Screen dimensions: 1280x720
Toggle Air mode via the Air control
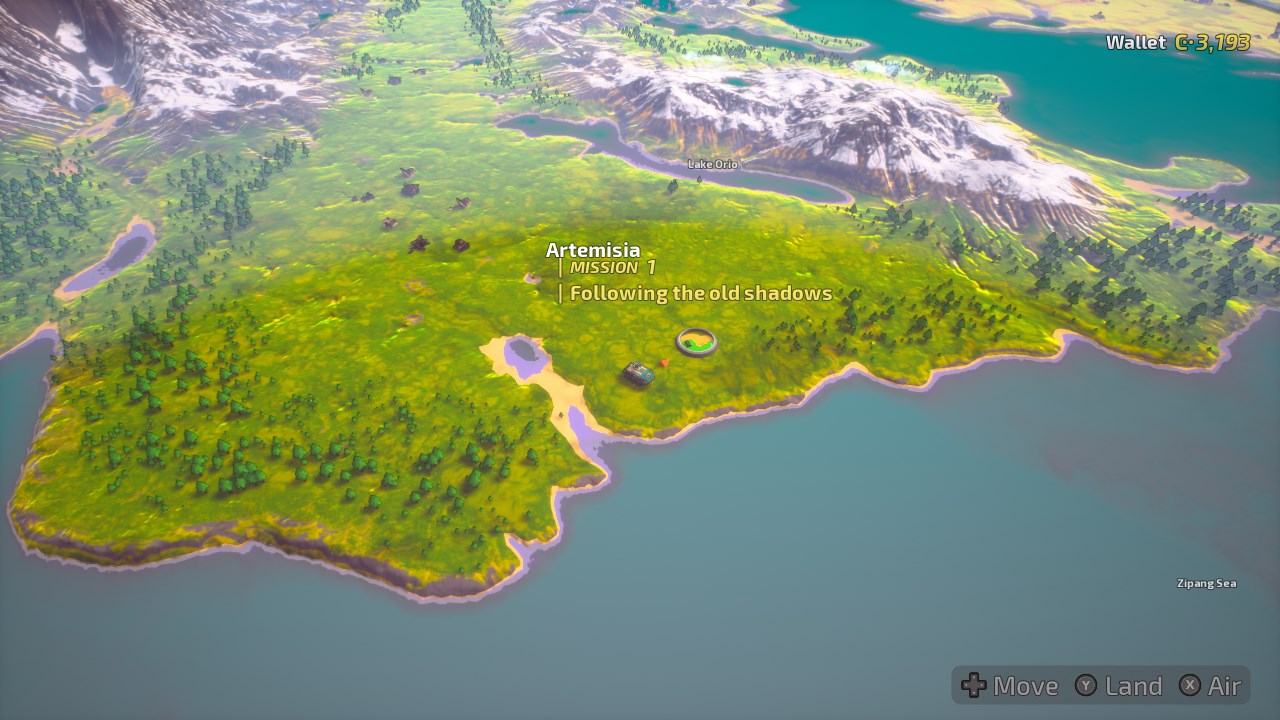(x=1222, y=686)
